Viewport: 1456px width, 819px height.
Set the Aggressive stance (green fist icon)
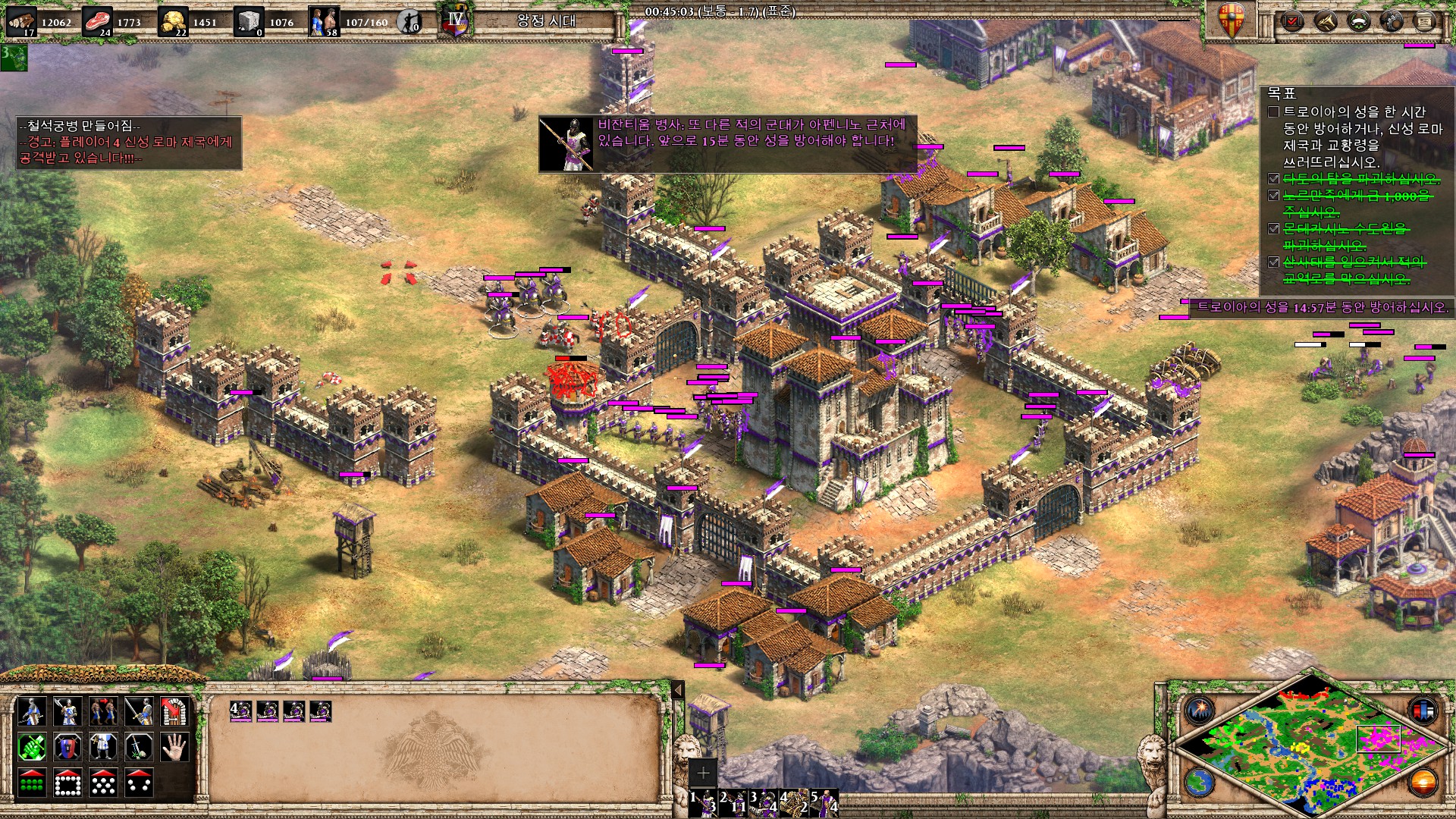tap(31, 748)
